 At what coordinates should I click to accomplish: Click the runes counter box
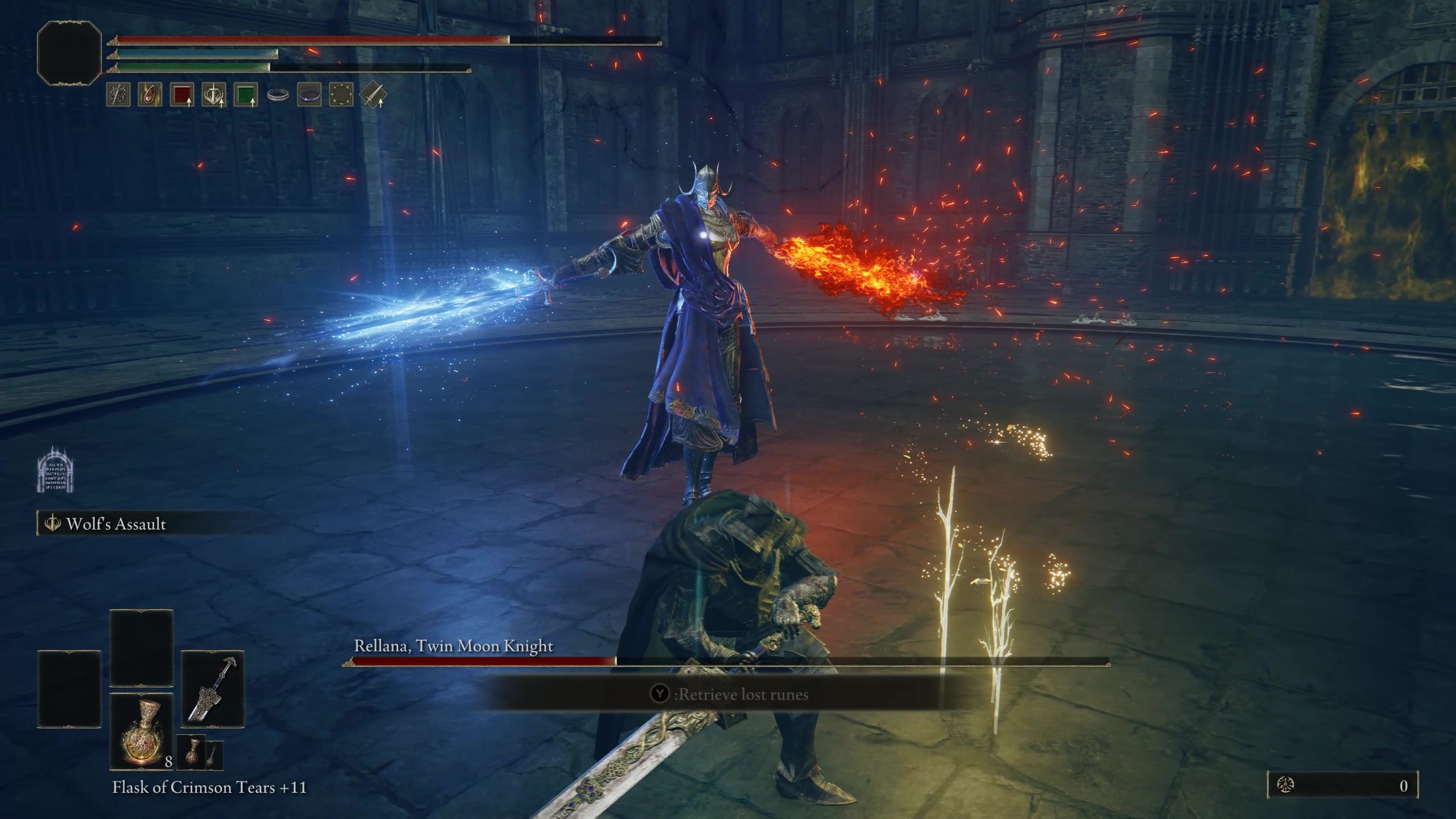coord(1342,785)
